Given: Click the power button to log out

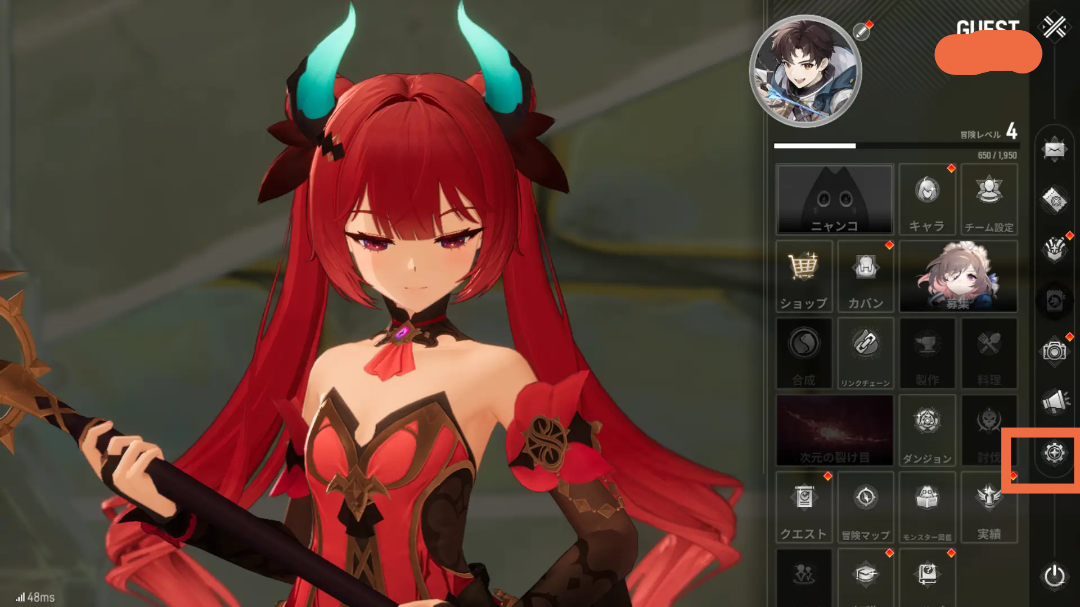Looking at the screenshot, I should (x=1054, y=575).
